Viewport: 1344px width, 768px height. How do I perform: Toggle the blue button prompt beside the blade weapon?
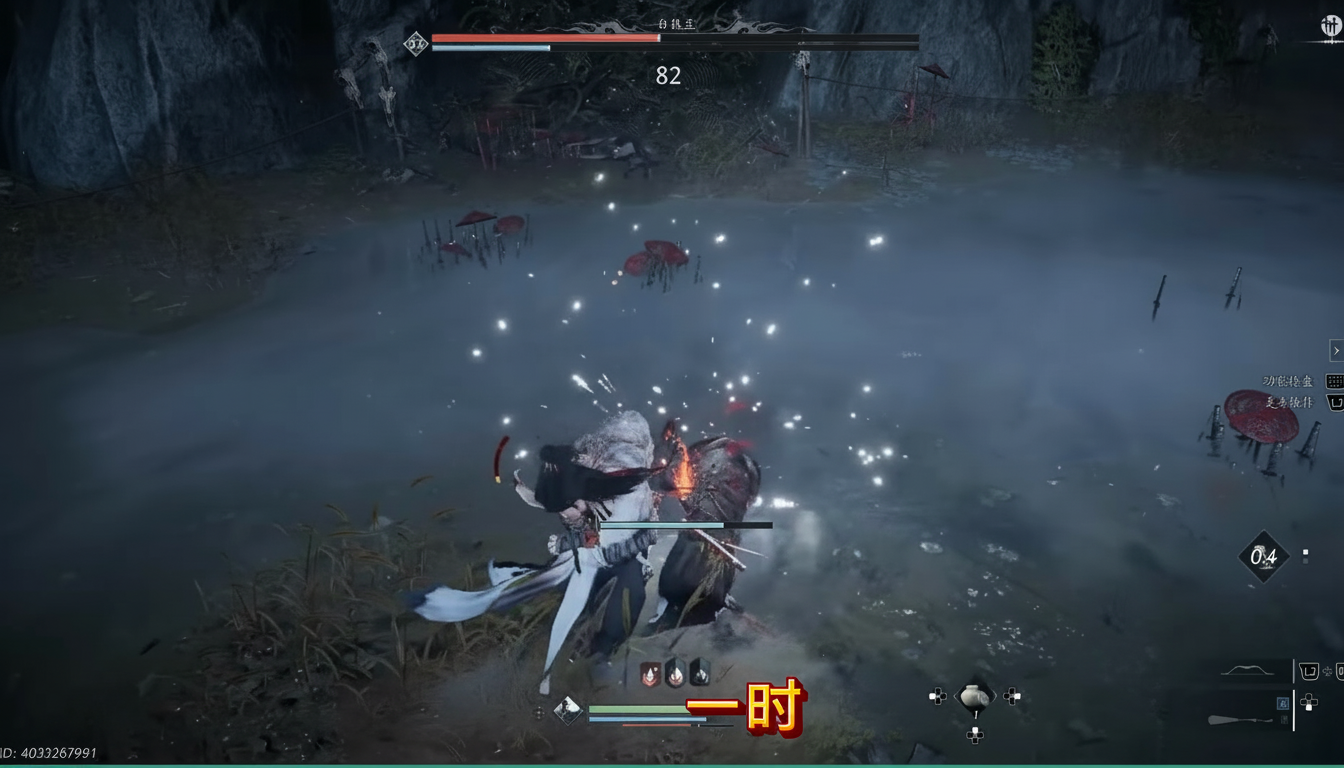tap(1284, 701)
